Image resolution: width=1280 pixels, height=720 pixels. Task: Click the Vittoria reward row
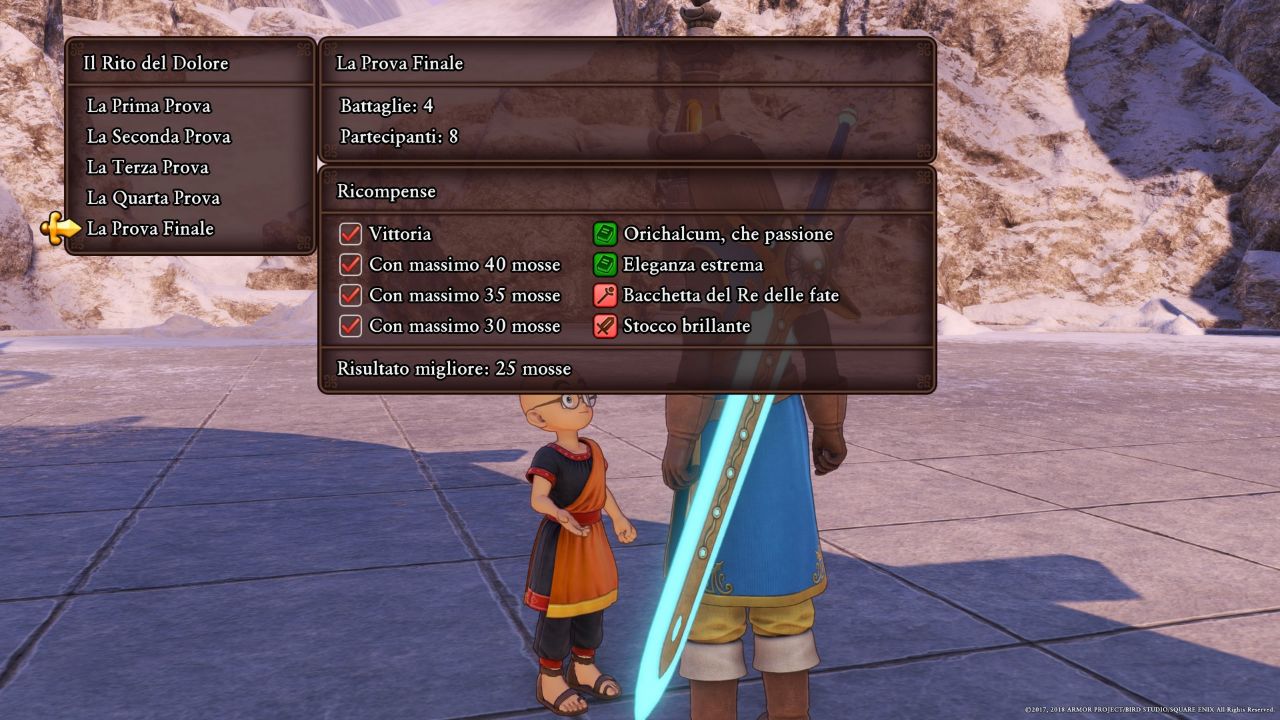(400, 234)
